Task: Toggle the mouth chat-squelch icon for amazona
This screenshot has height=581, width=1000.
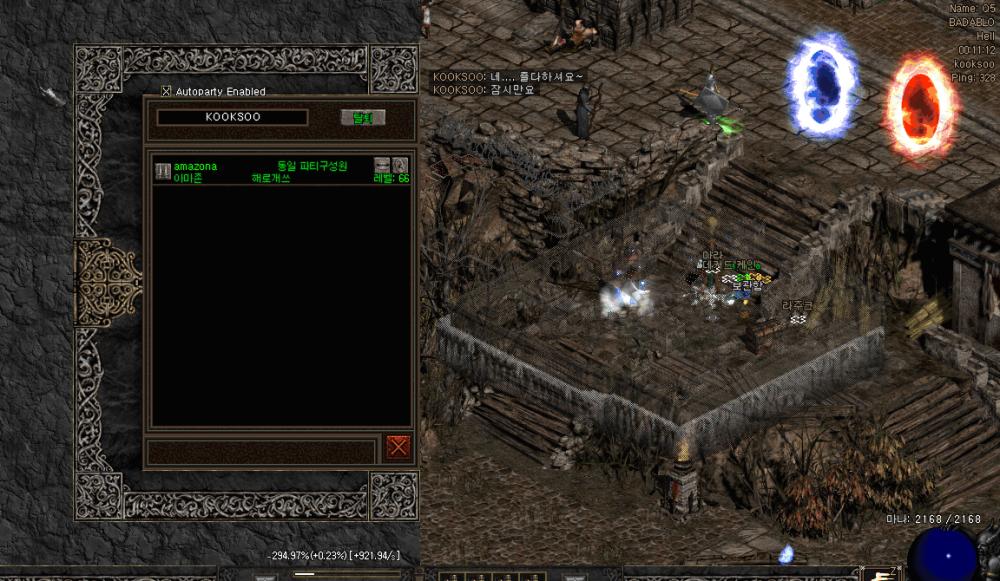Action: tap(381, 165)
